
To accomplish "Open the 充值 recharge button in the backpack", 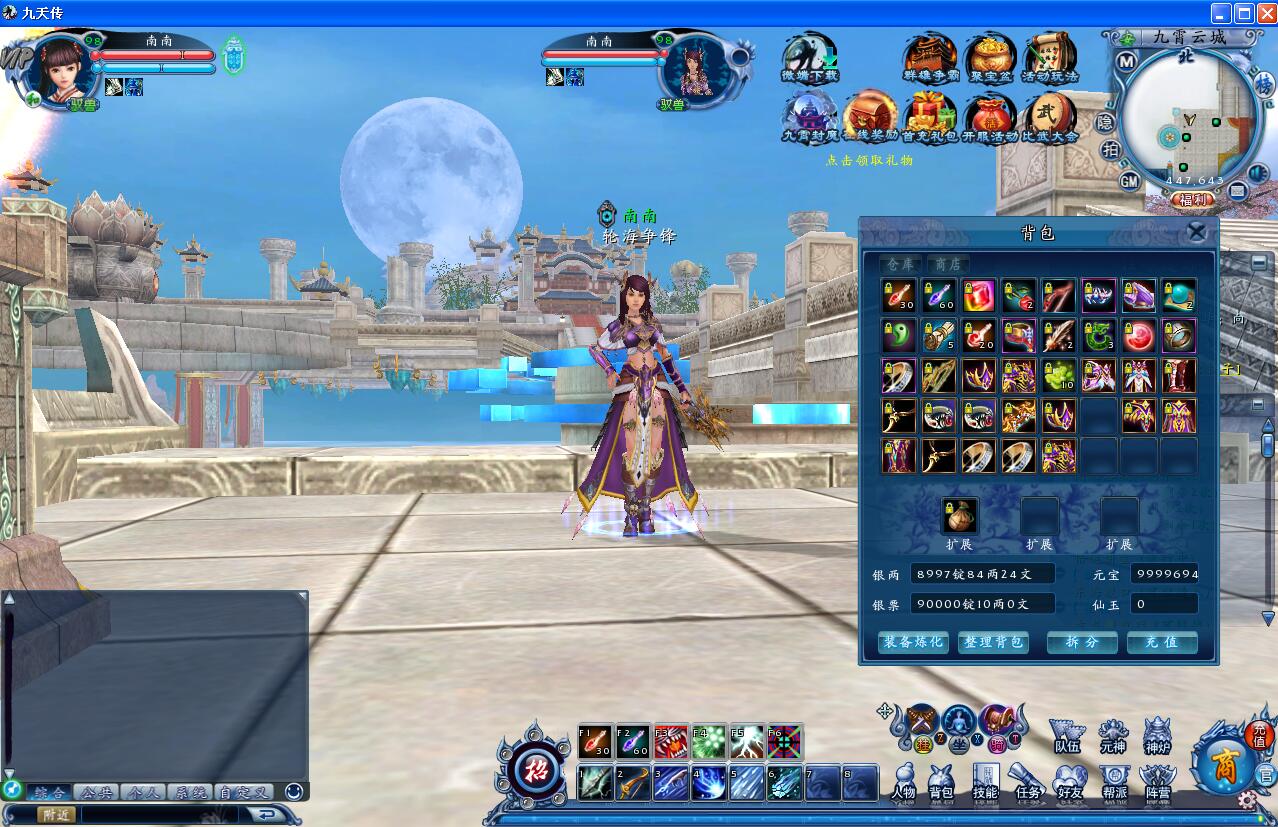I will 1162,642.
